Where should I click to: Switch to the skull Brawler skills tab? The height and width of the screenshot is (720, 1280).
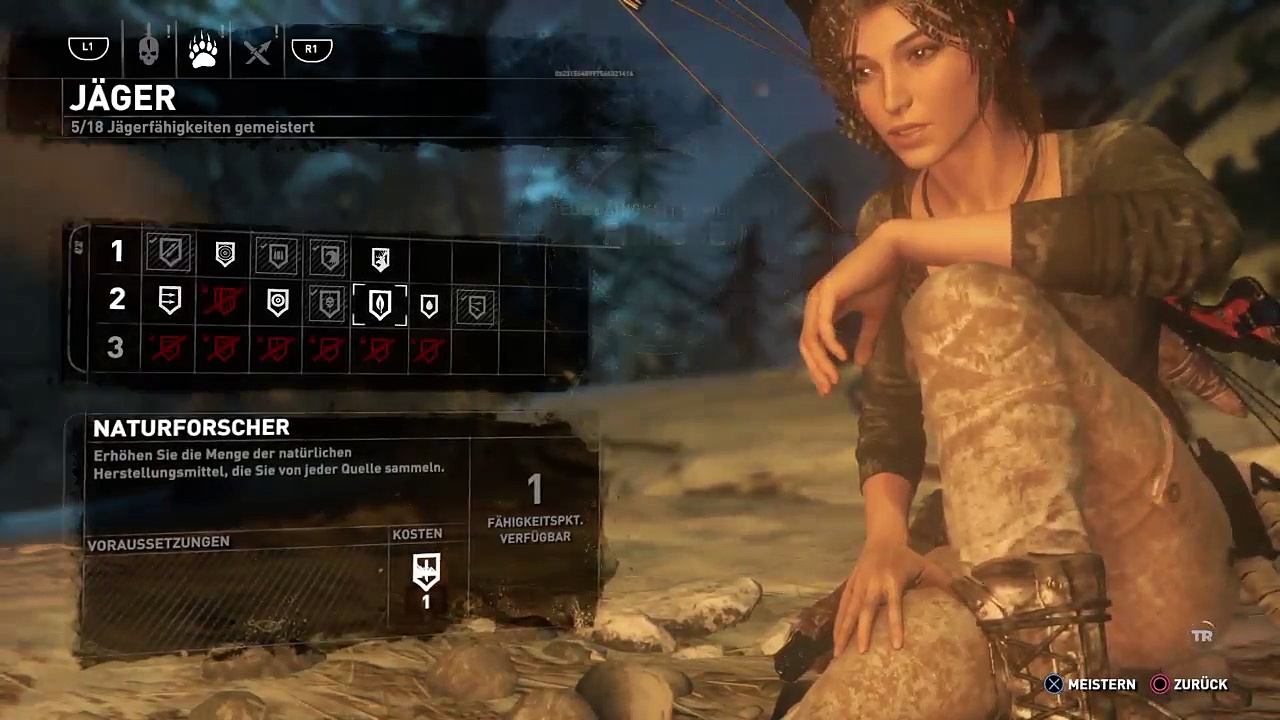149,49
